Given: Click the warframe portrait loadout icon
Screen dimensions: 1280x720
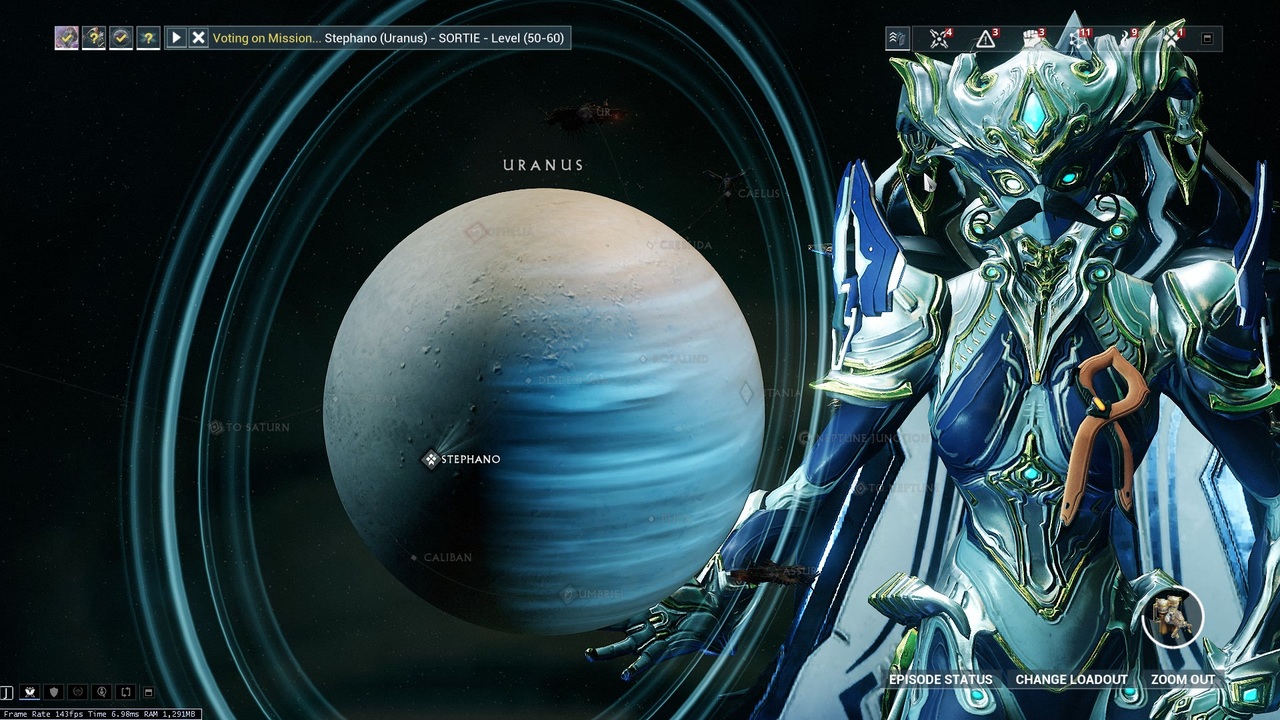Looking at the screenshot, I should pyautogui.click(x=1172, y=617).
